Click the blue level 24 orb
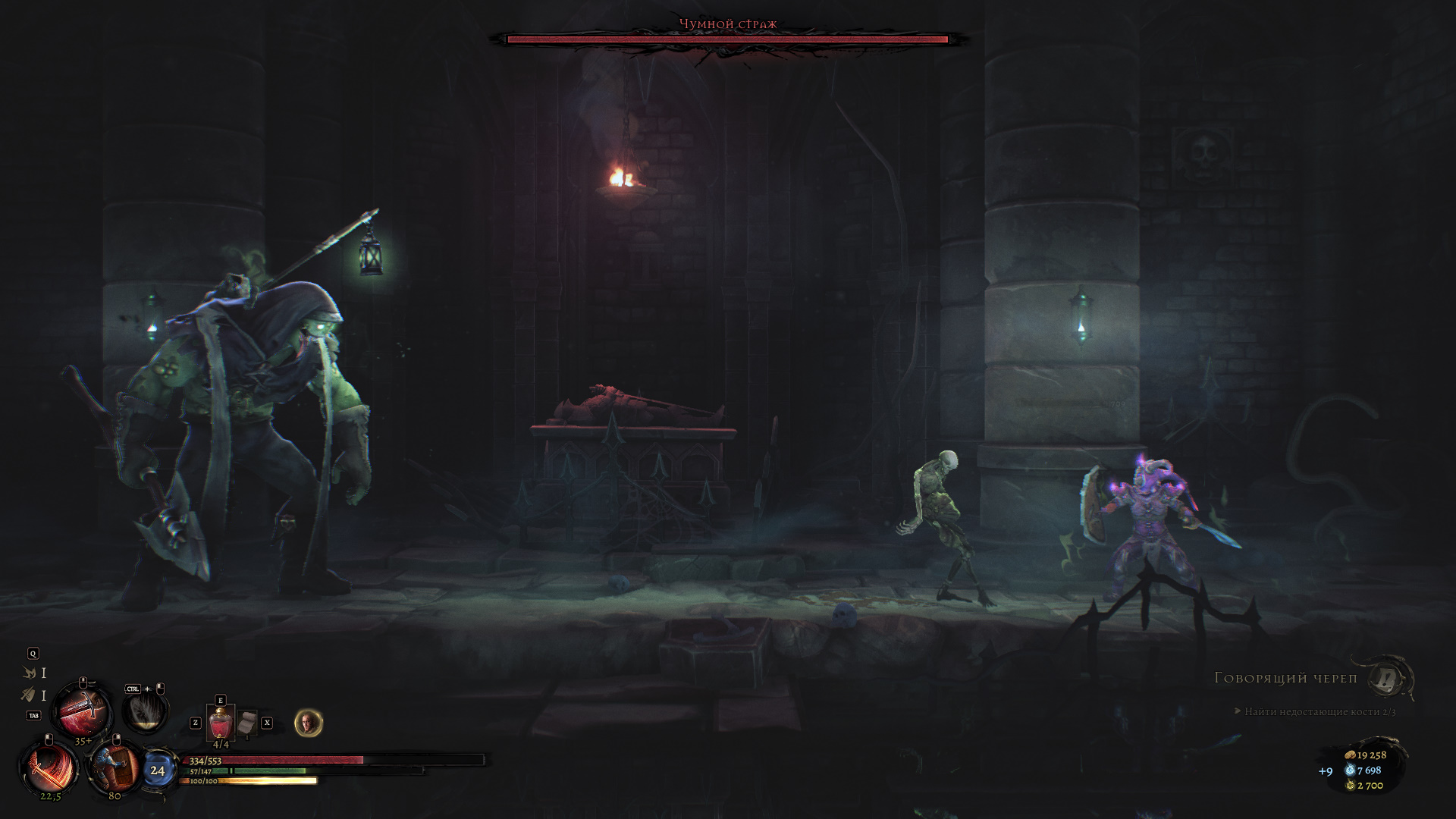This screenshot has width=1456, height=819. point(157,770)
